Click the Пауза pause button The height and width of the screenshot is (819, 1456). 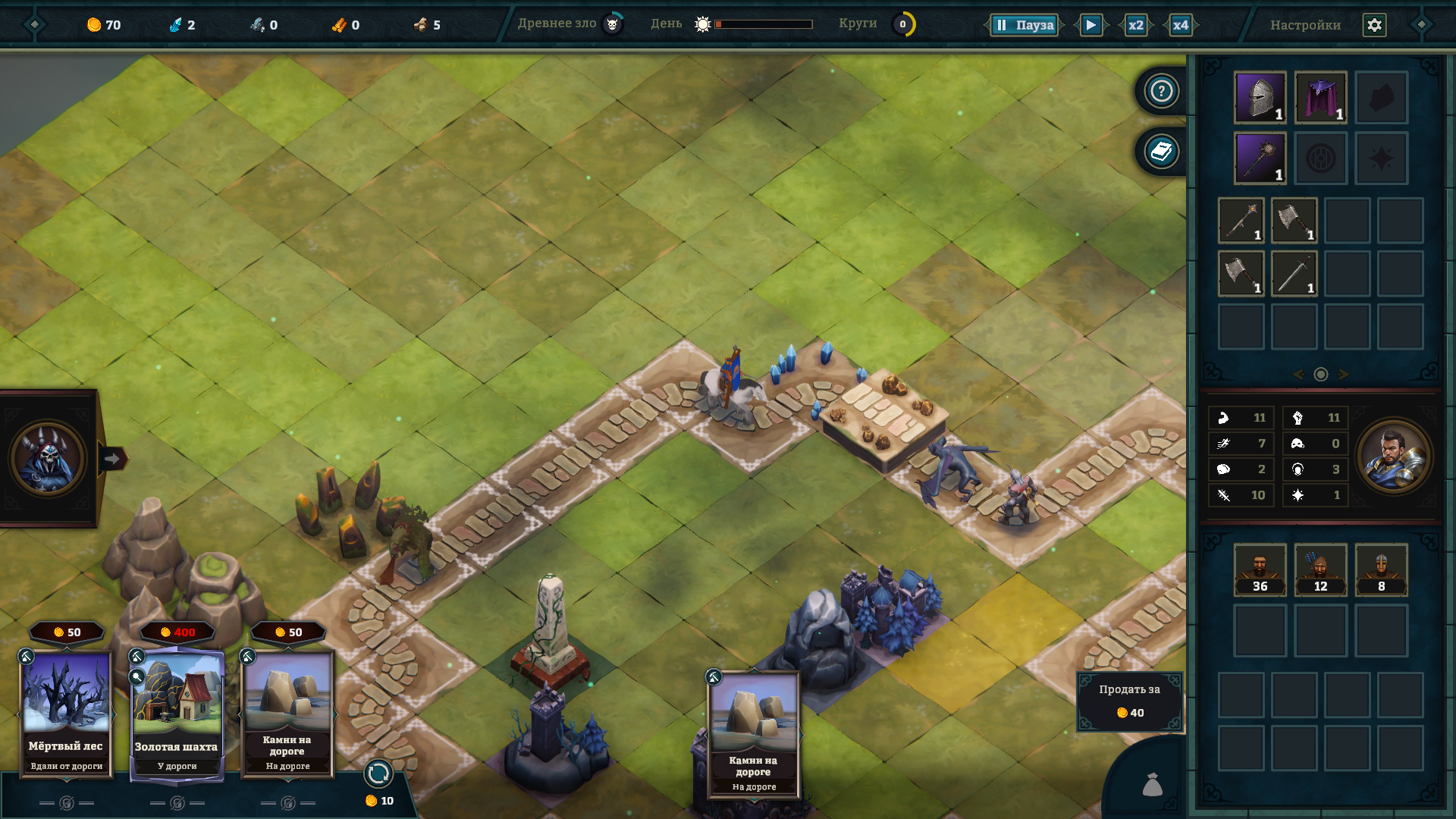click(1025, 25)
